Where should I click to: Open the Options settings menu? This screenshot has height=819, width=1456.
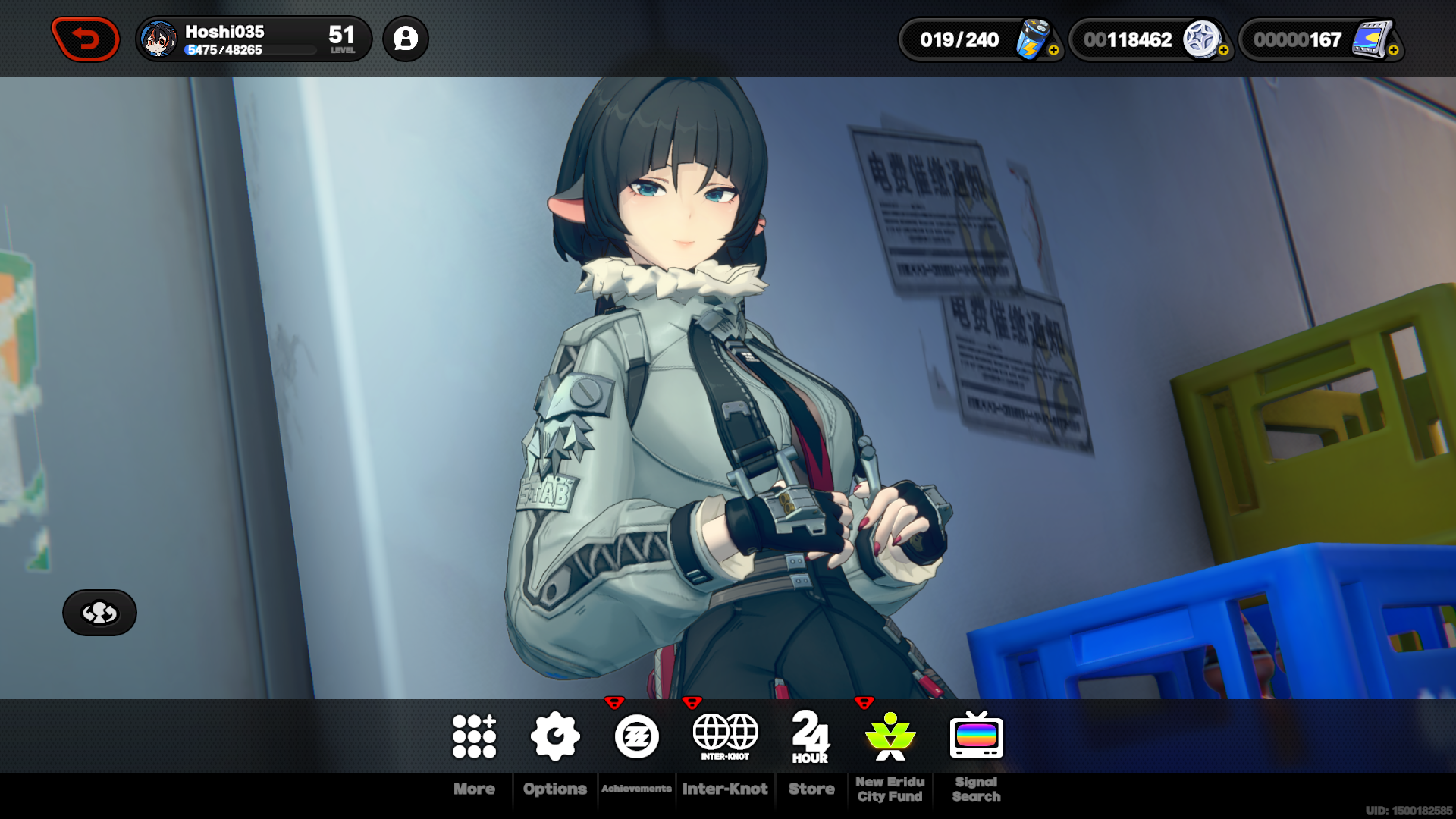pos(554,736)
